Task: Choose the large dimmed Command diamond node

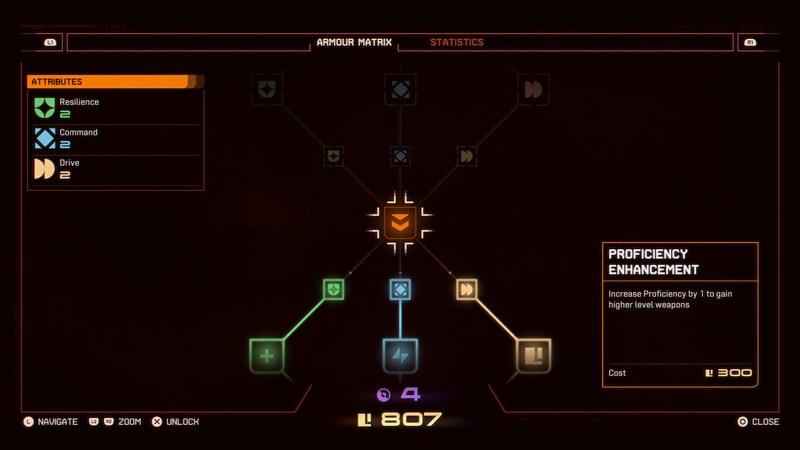Action: click(x=400, y=90)
